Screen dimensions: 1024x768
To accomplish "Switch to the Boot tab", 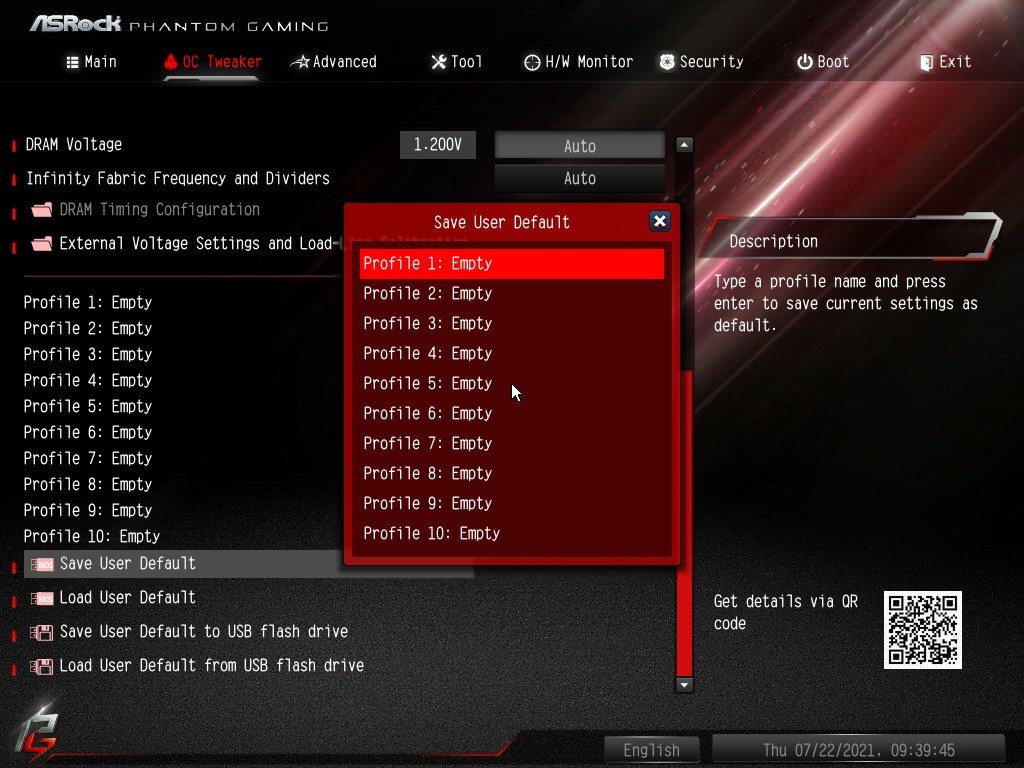I will [x=823, y=62].
